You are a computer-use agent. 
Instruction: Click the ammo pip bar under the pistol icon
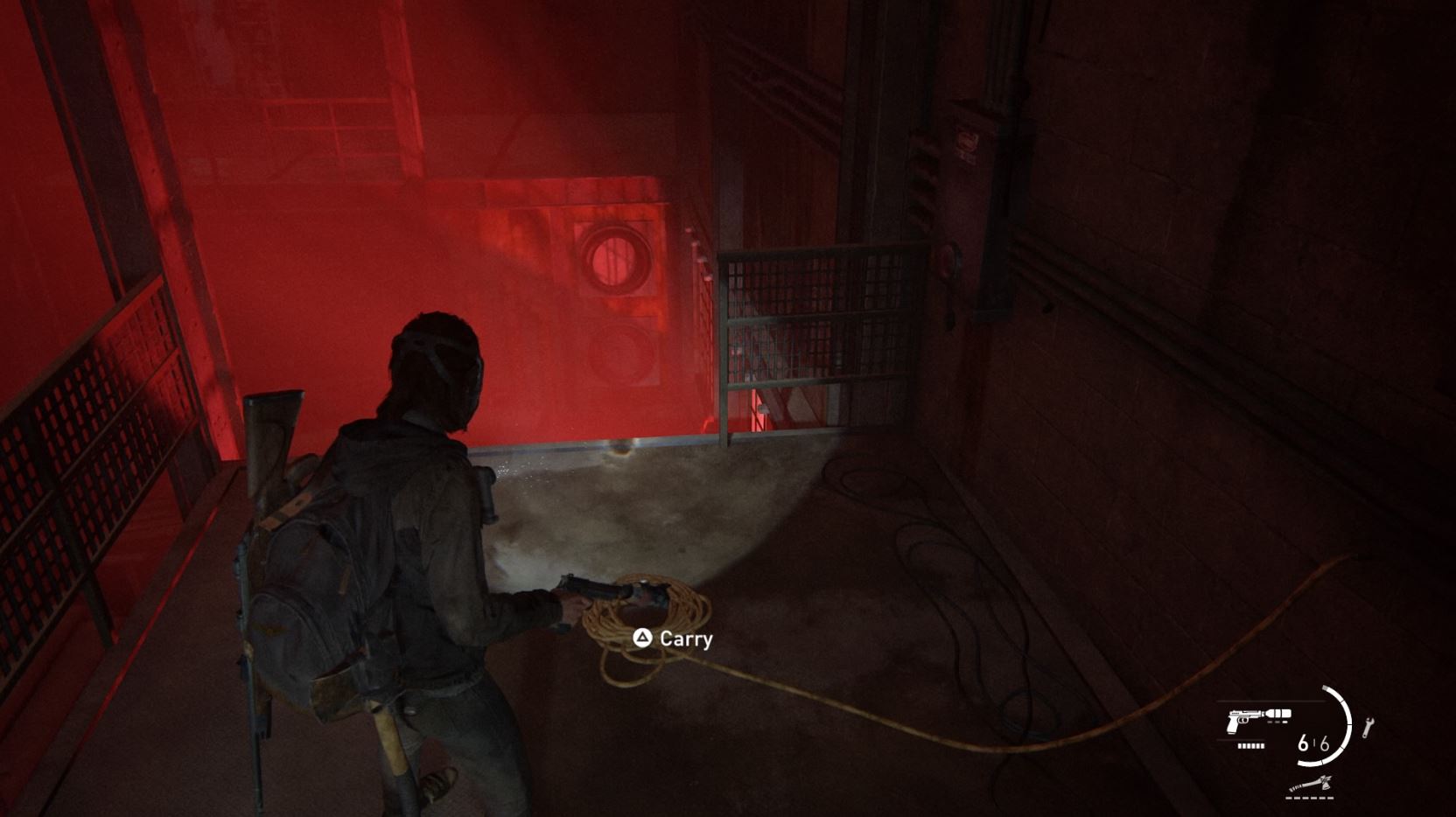[1251, 746]
